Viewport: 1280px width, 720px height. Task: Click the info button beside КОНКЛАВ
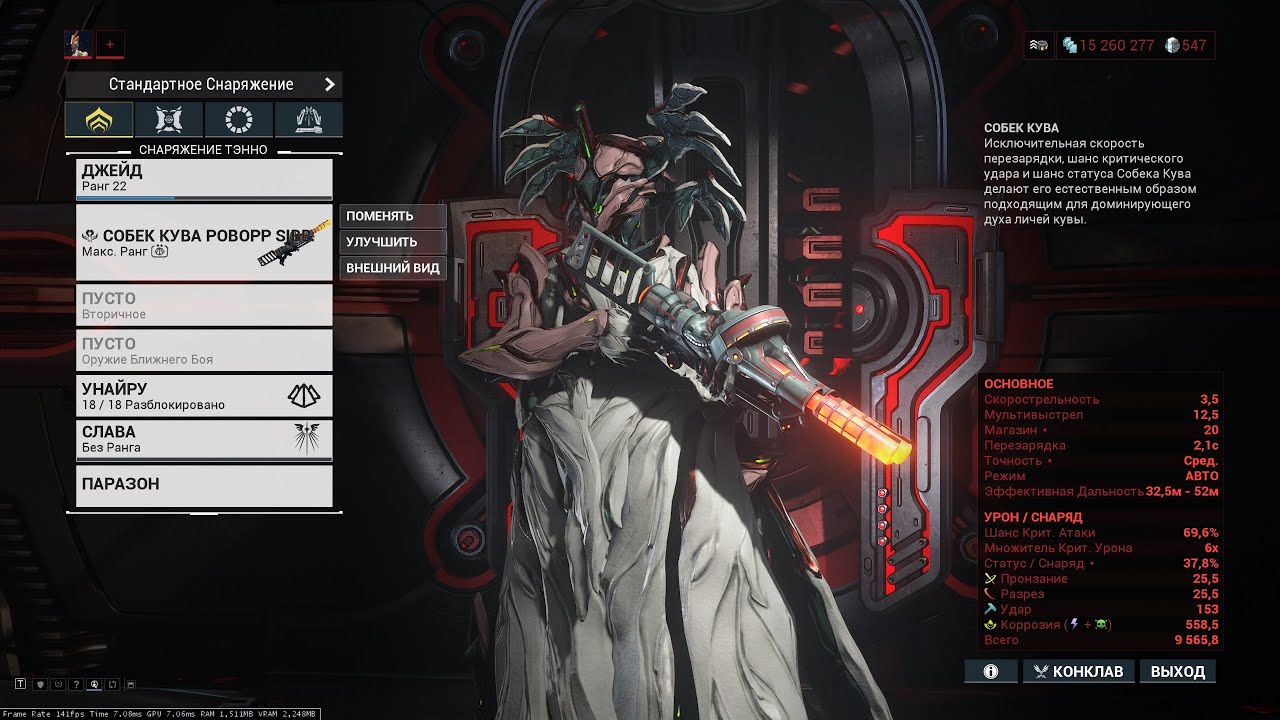[991, 671]
